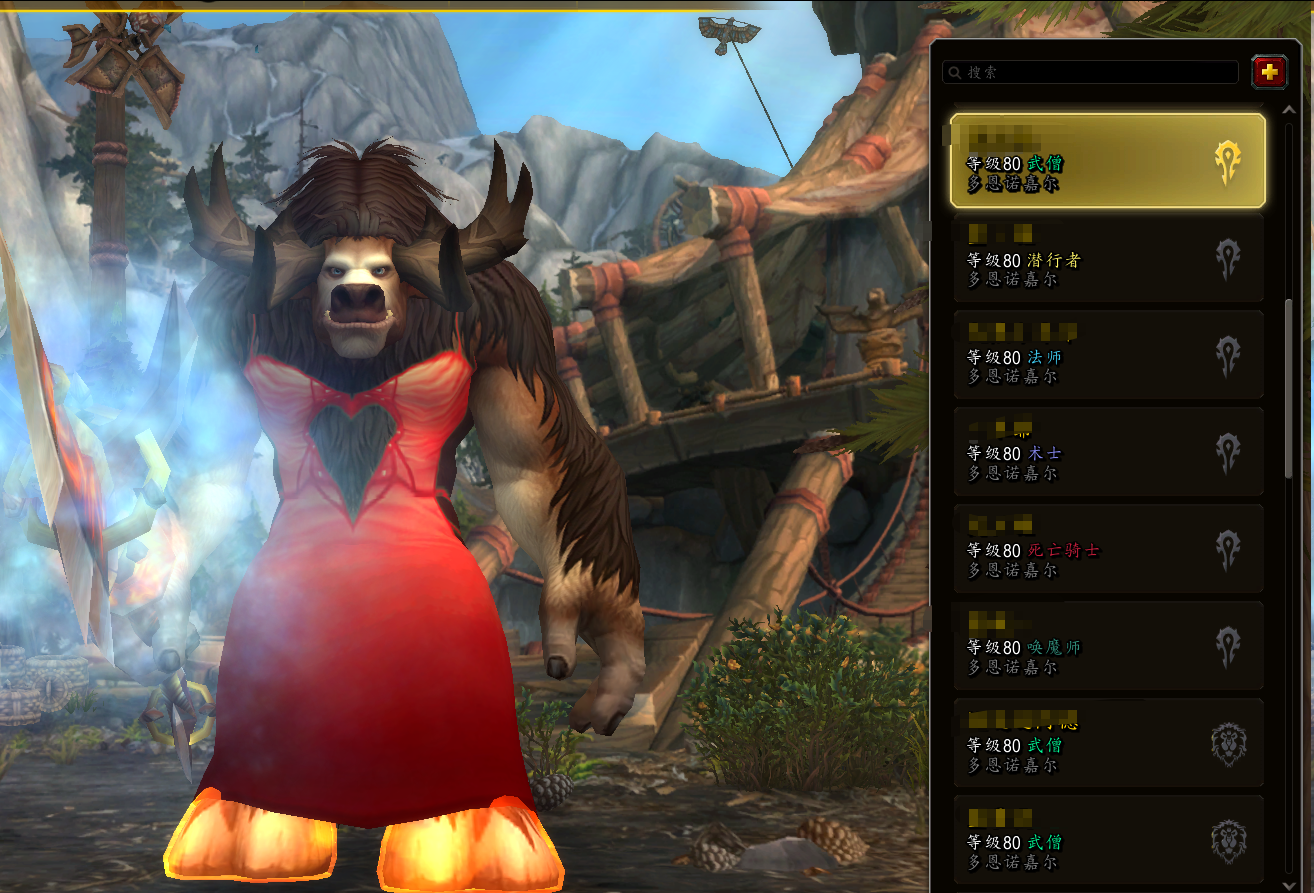This screenshot has width=1314, height=893.
Task: Select the highlighted level 80 武僧 Horde character
Action: click(x=1107, y=161)
